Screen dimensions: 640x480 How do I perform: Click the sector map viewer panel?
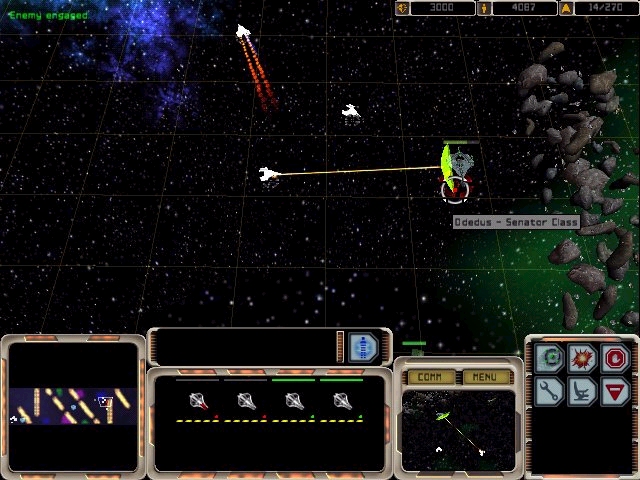[73, 406]
